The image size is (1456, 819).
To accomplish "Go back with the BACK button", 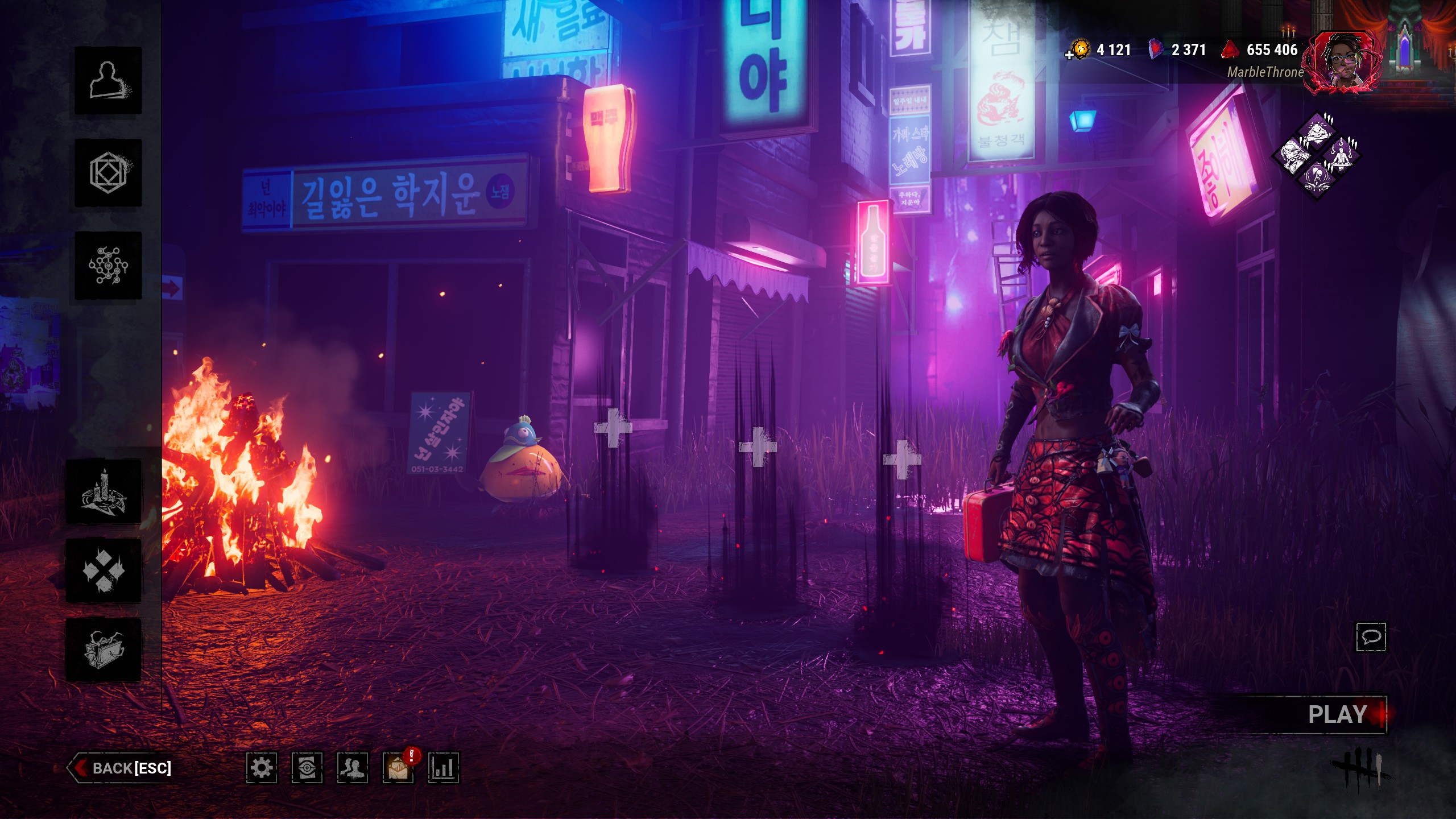I will [122, 768].
